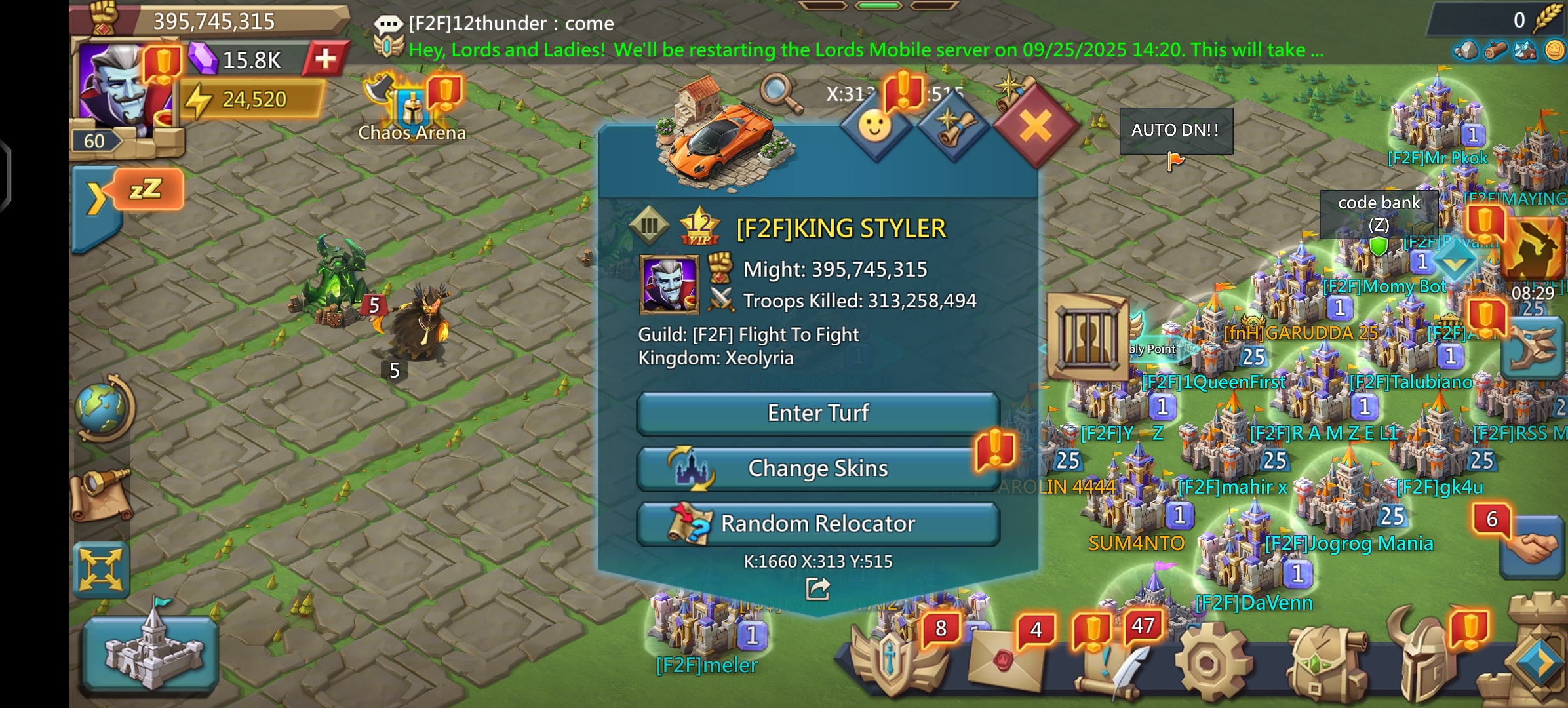This screenshot has height=708, width=1568.
Task: Close the castle info popup
Action: (1035, 126)
